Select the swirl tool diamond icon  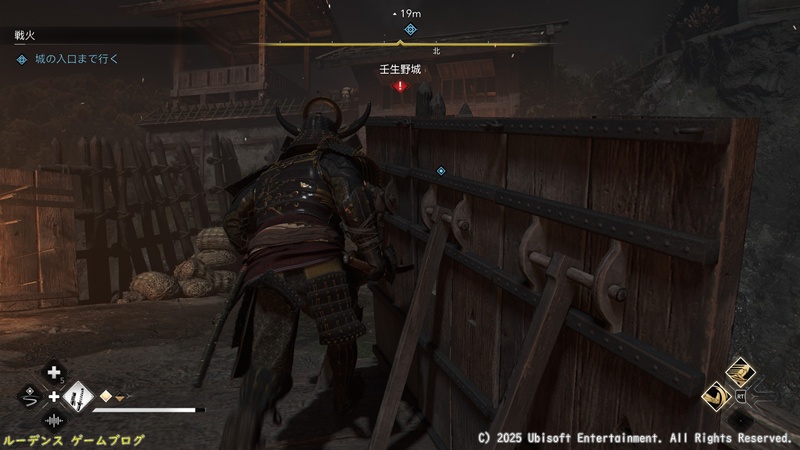pyautogui.click(x=29, y=397)
